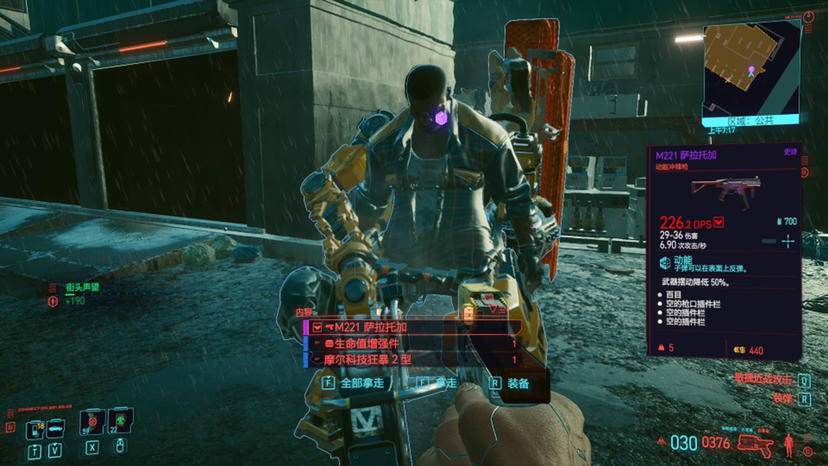Equip the weapon with 装备
Image resolution: width=828 pixels, height=466 pixels.
point(510,382)
